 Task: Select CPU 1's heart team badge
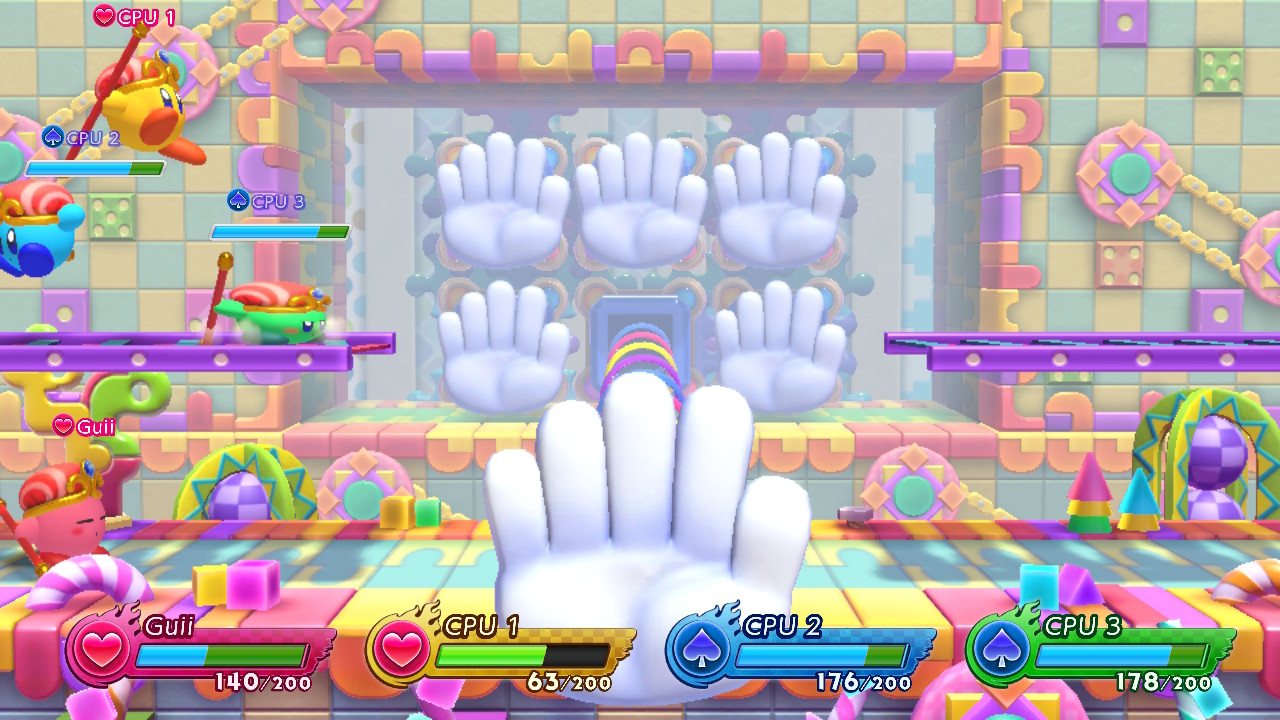click(x=400, y=650)
